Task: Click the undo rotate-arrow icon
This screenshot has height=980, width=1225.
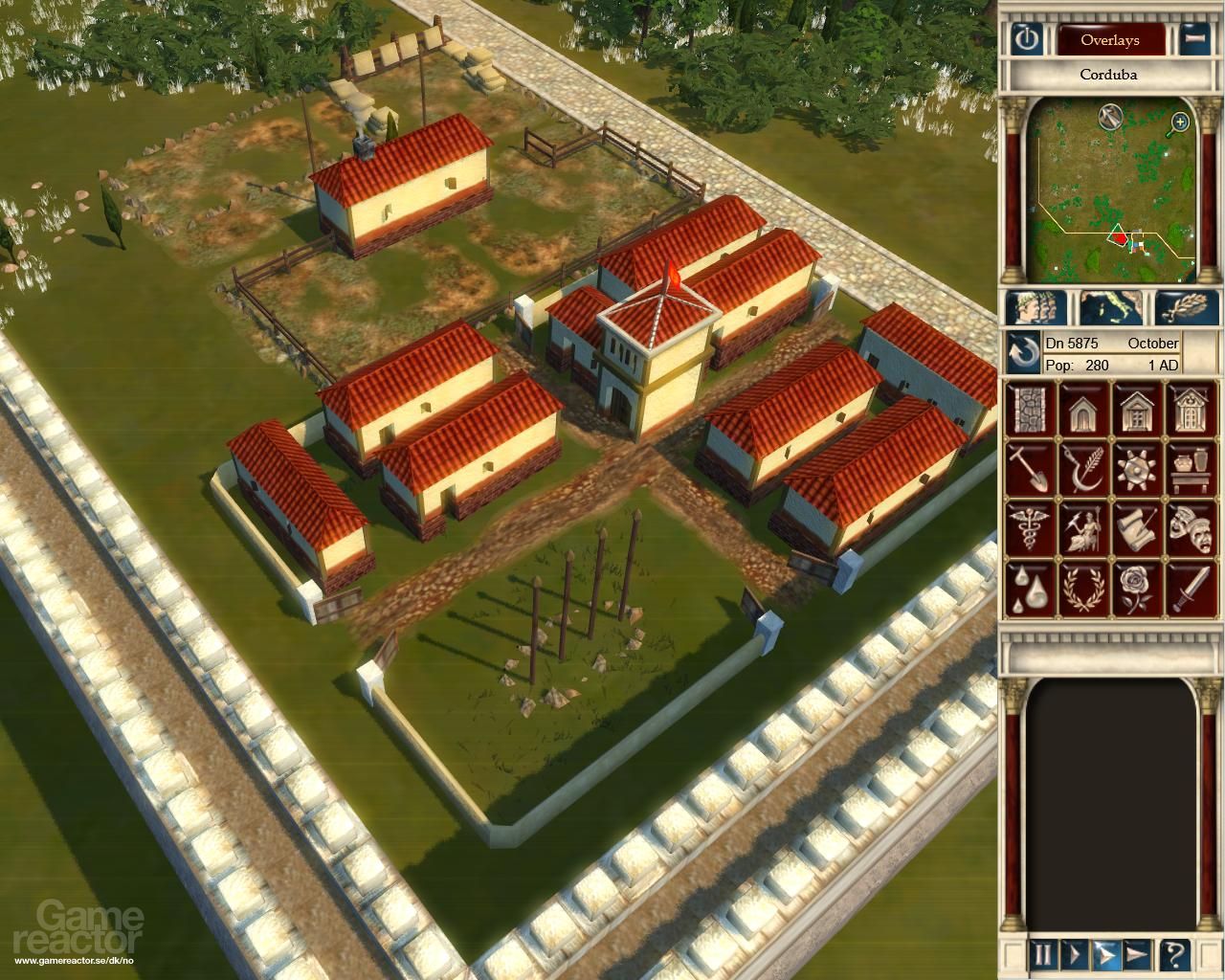Action: click(1024, 351)
